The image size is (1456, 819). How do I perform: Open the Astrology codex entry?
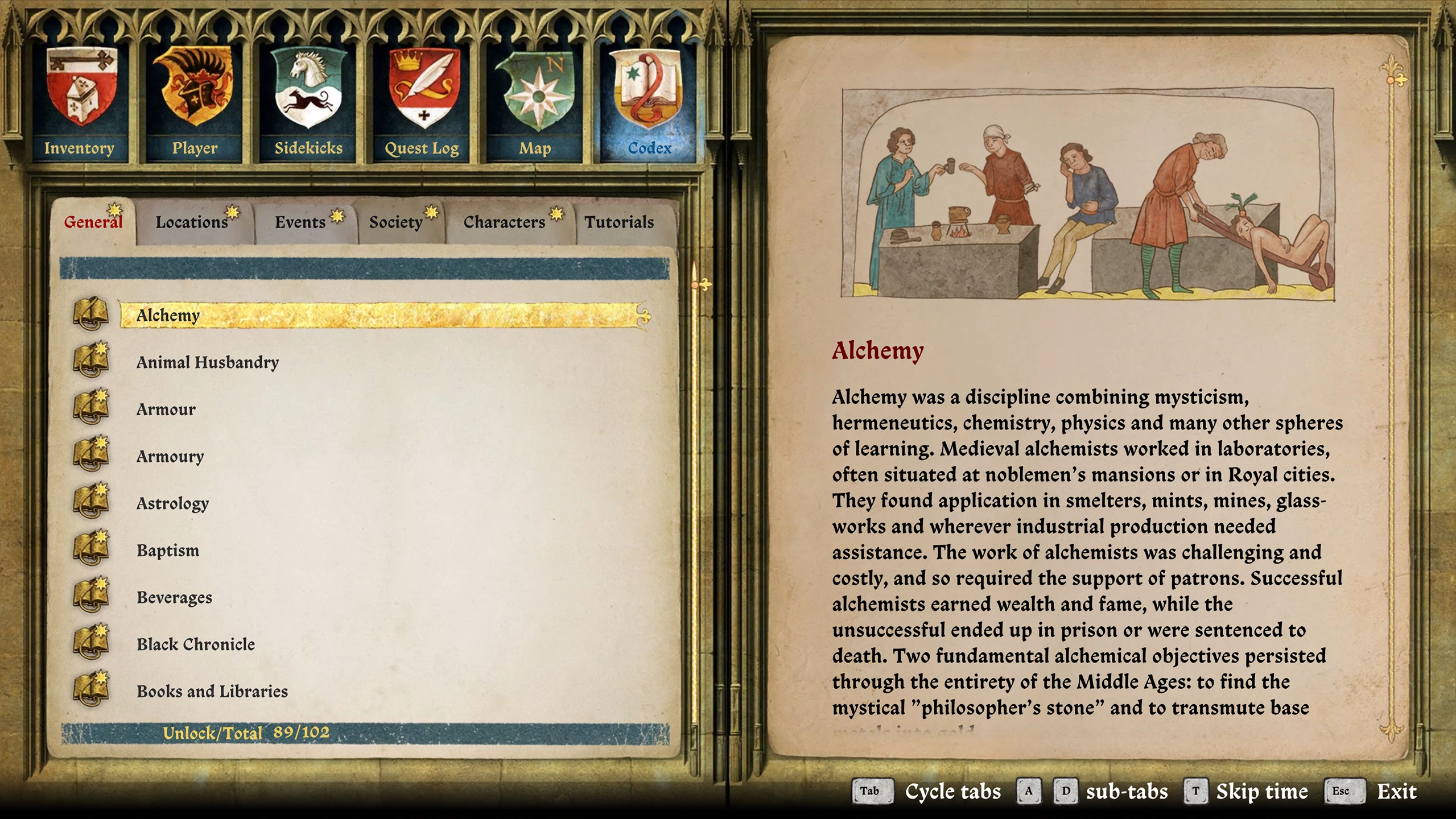[x=173, y=504]
